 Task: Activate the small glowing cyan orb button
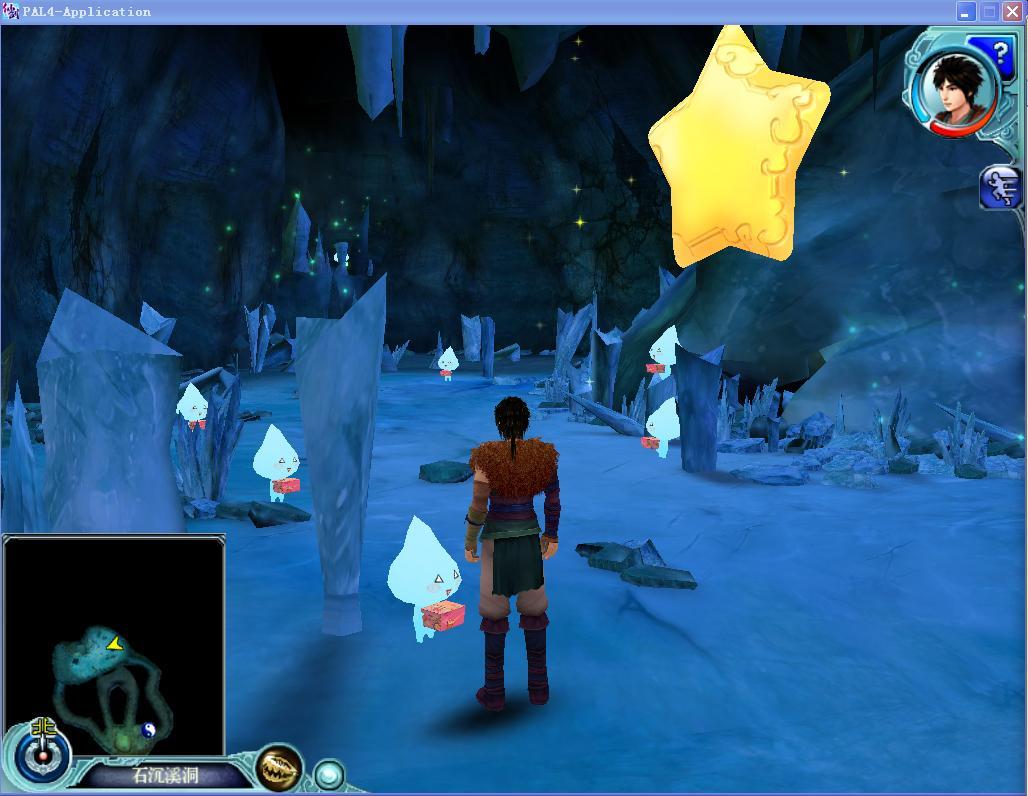click(329, 774)
